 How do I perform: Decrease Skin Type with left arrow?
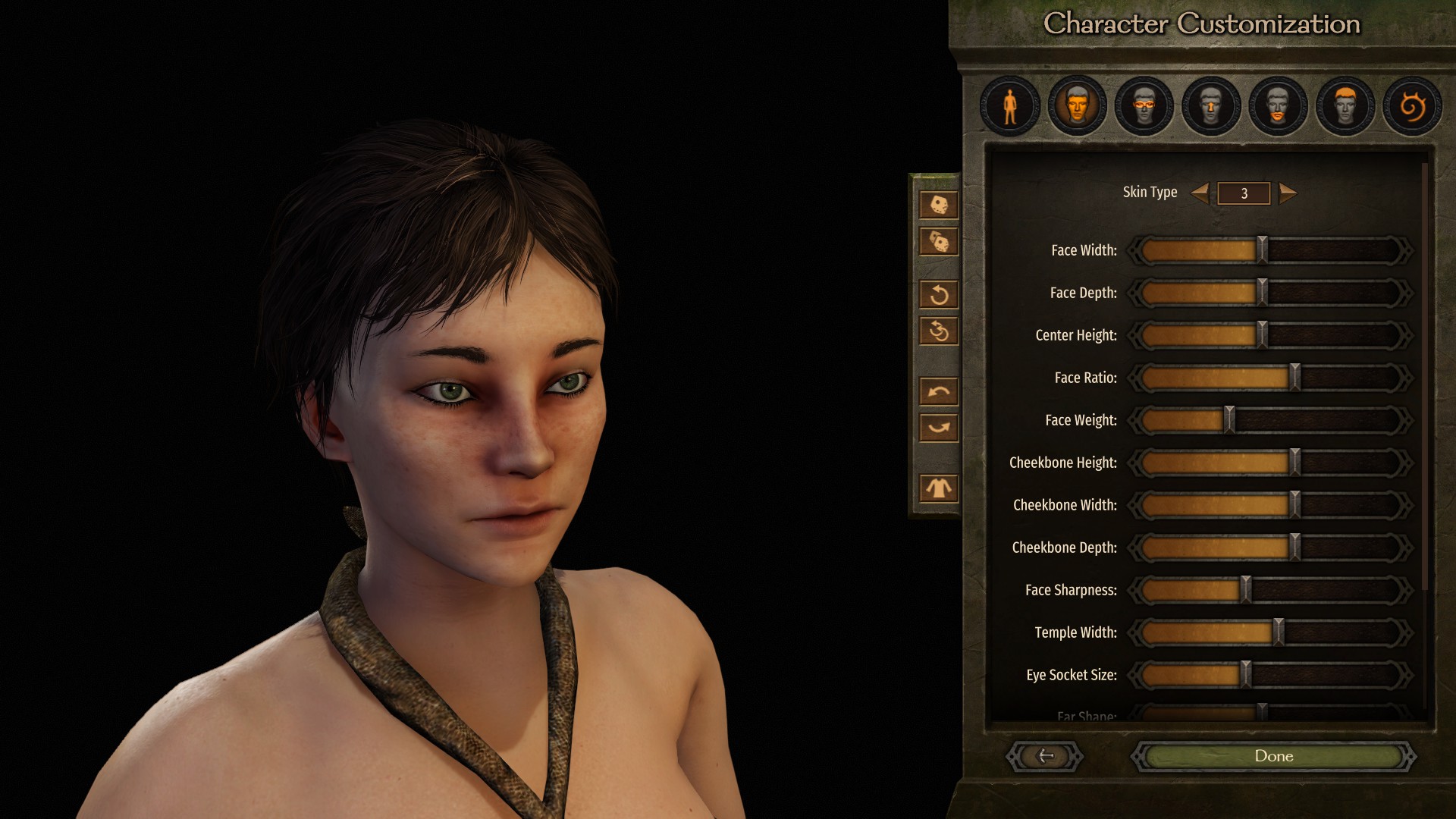pyautogui.click(x=1200, y=193)
